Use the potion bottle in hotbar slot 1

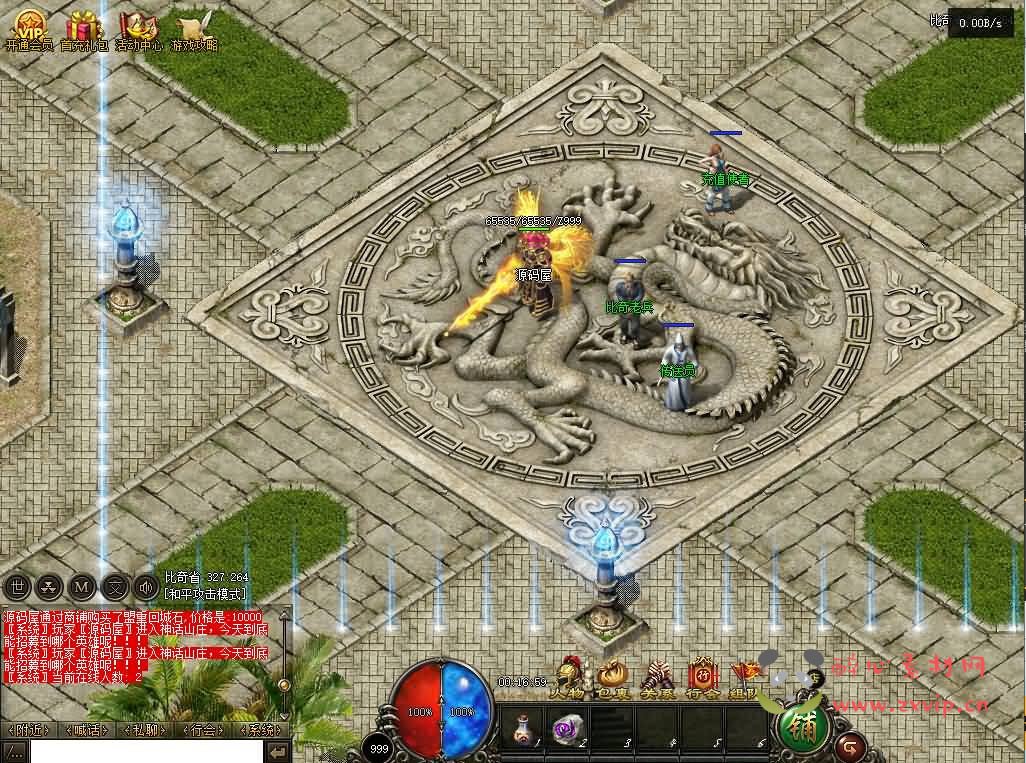520,726
